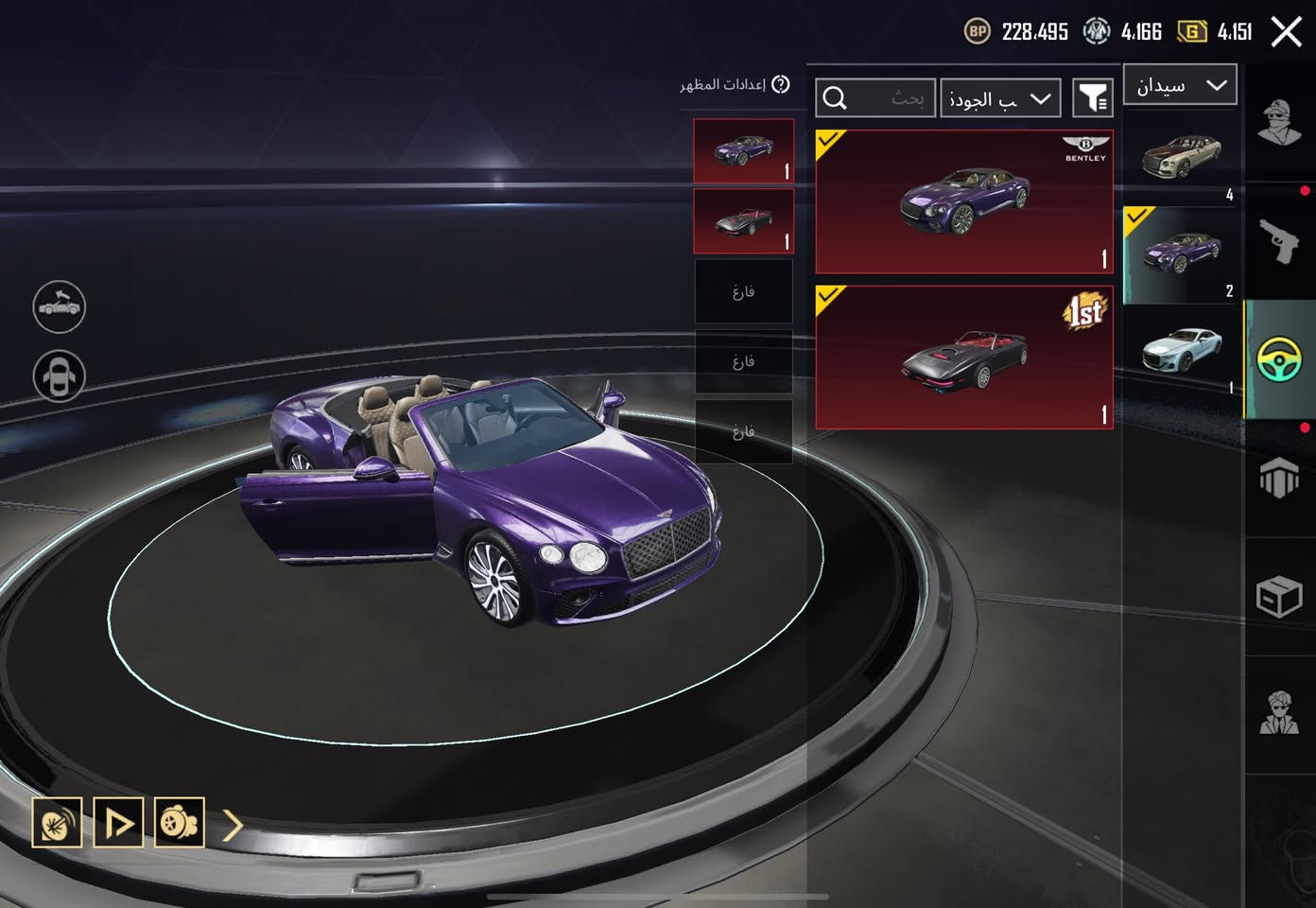Close the vehicle inventory screen
Screen dimensions: 1316x908
click(x=1286, y=32)
